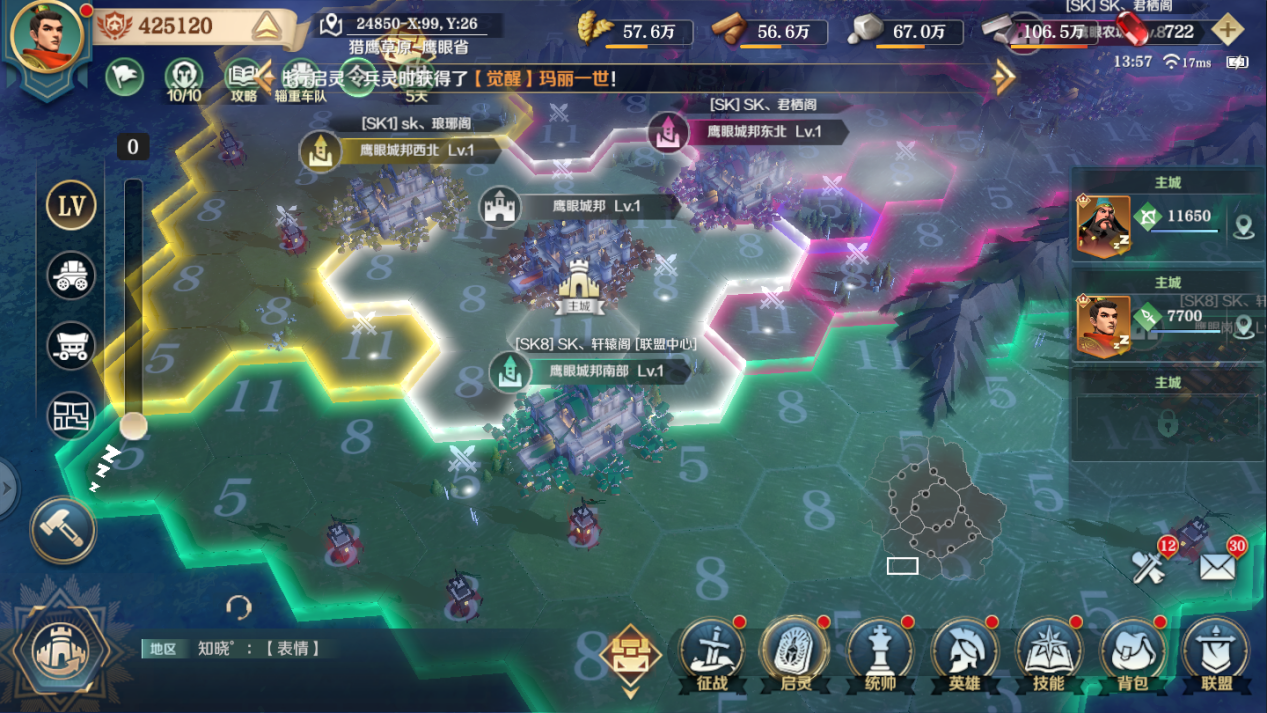This screenshot has width=1267, height=713.
Task: Select the army with 7700 troops
Action: [1165, 323]
